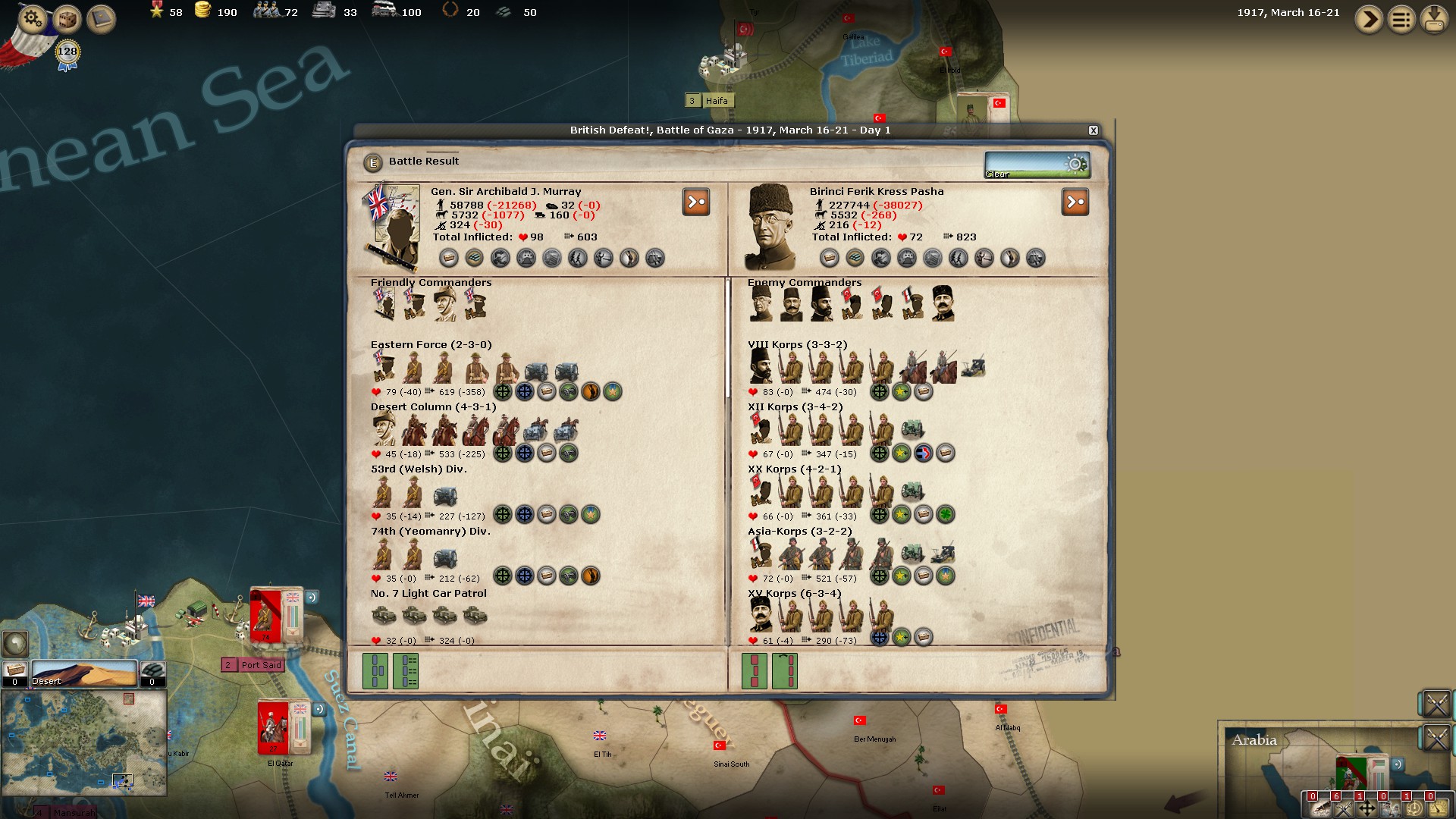This screenshot has height=819, width=1456.
Task: Click the Ottoman side orange arrow button
Action: coord(1075,202)
